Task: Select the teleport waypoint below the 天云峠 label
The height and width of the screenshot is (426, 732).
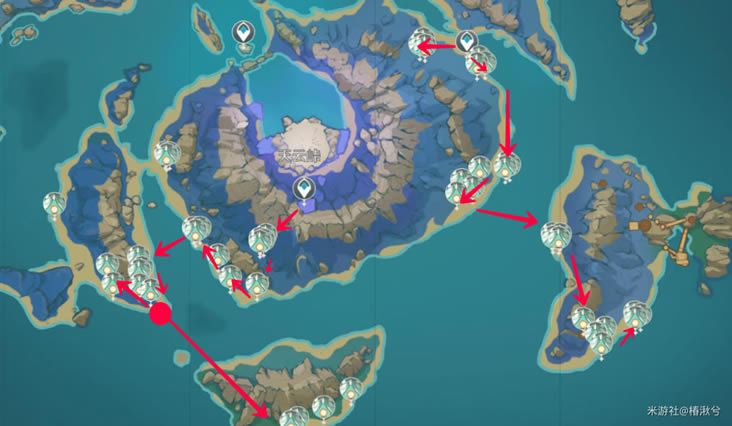Action: coord(301,189)
